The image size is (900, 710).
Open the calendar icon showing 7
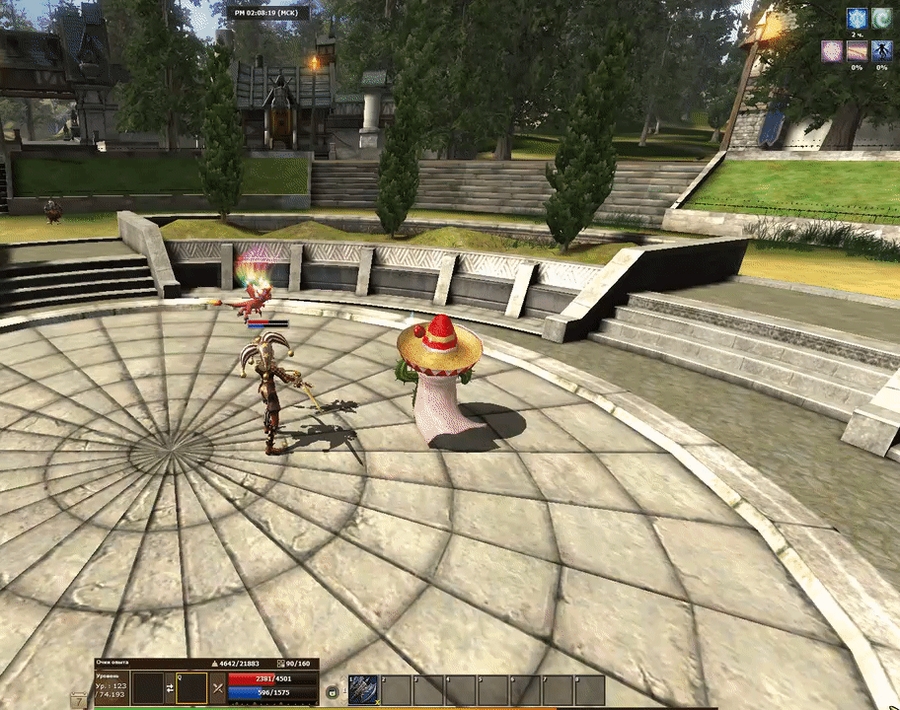[79, 700]
